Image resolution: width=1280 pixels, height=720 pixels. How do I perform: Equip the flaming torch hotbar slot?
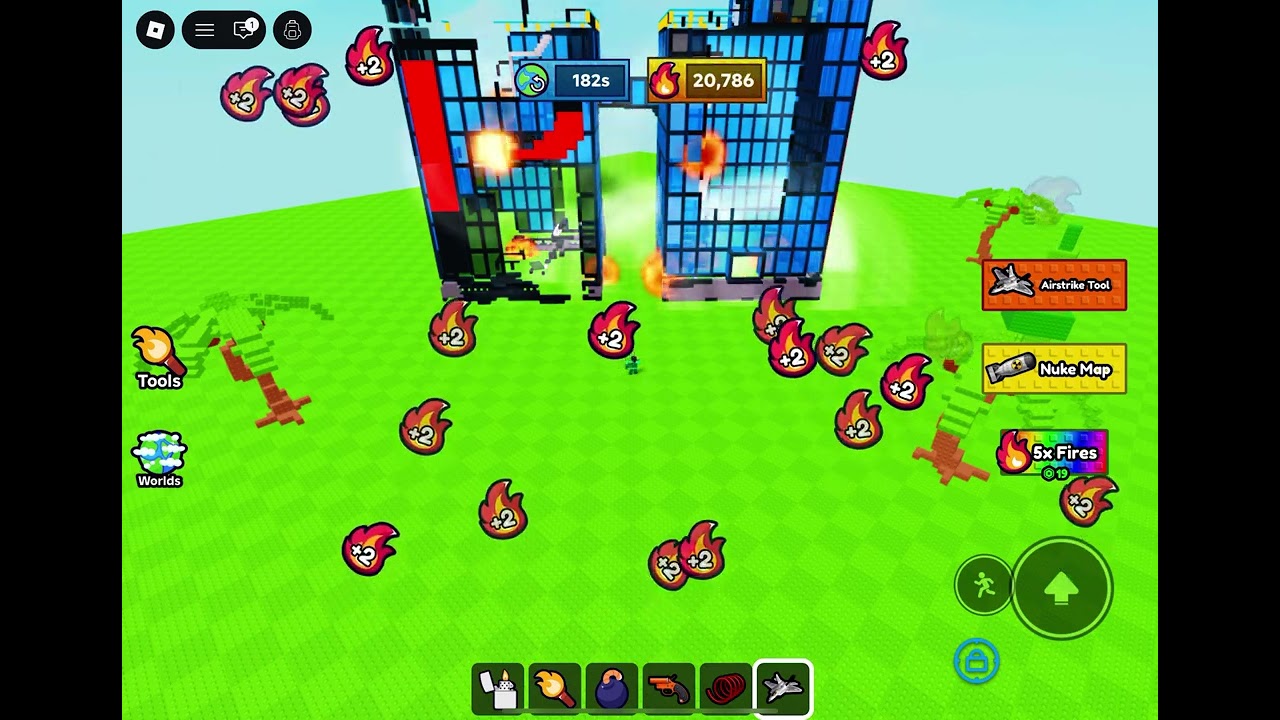point(555,688)
